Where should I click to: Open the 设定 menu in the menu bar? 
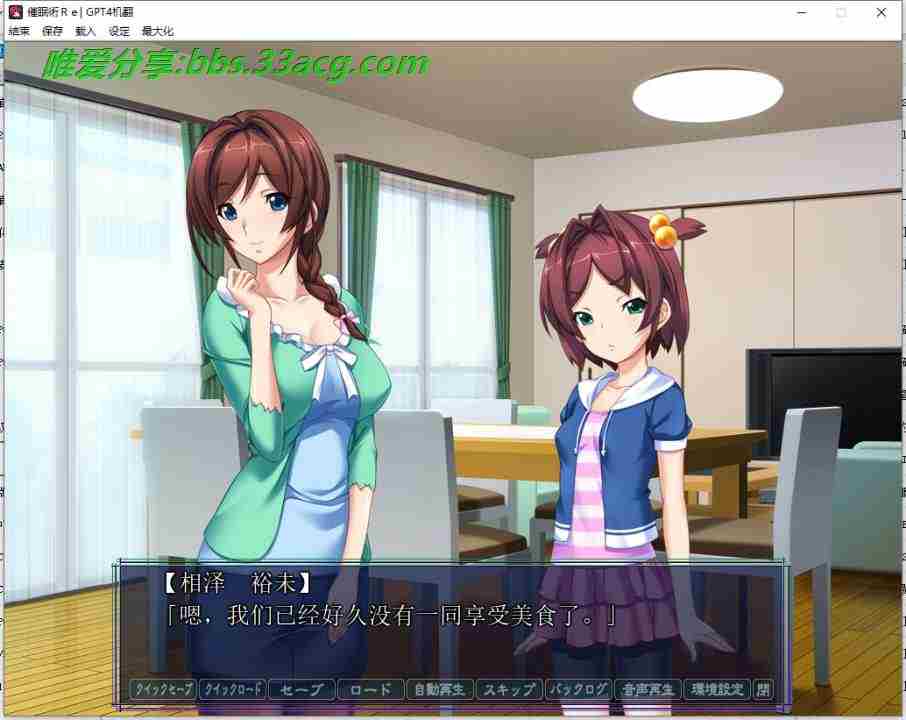(119, 31)
